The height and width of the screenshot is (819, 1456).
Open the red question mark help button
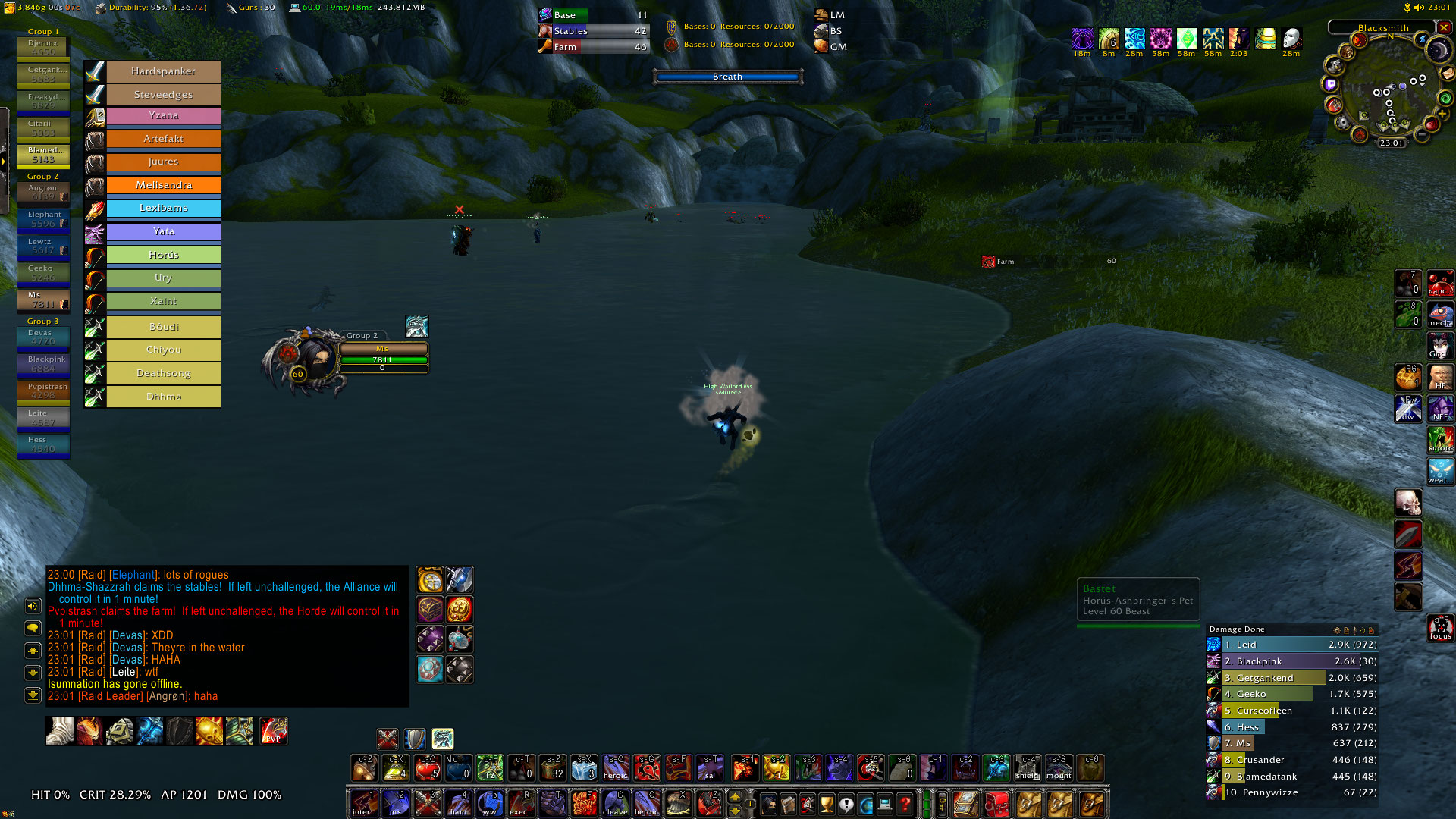click(x=905, y=804)
